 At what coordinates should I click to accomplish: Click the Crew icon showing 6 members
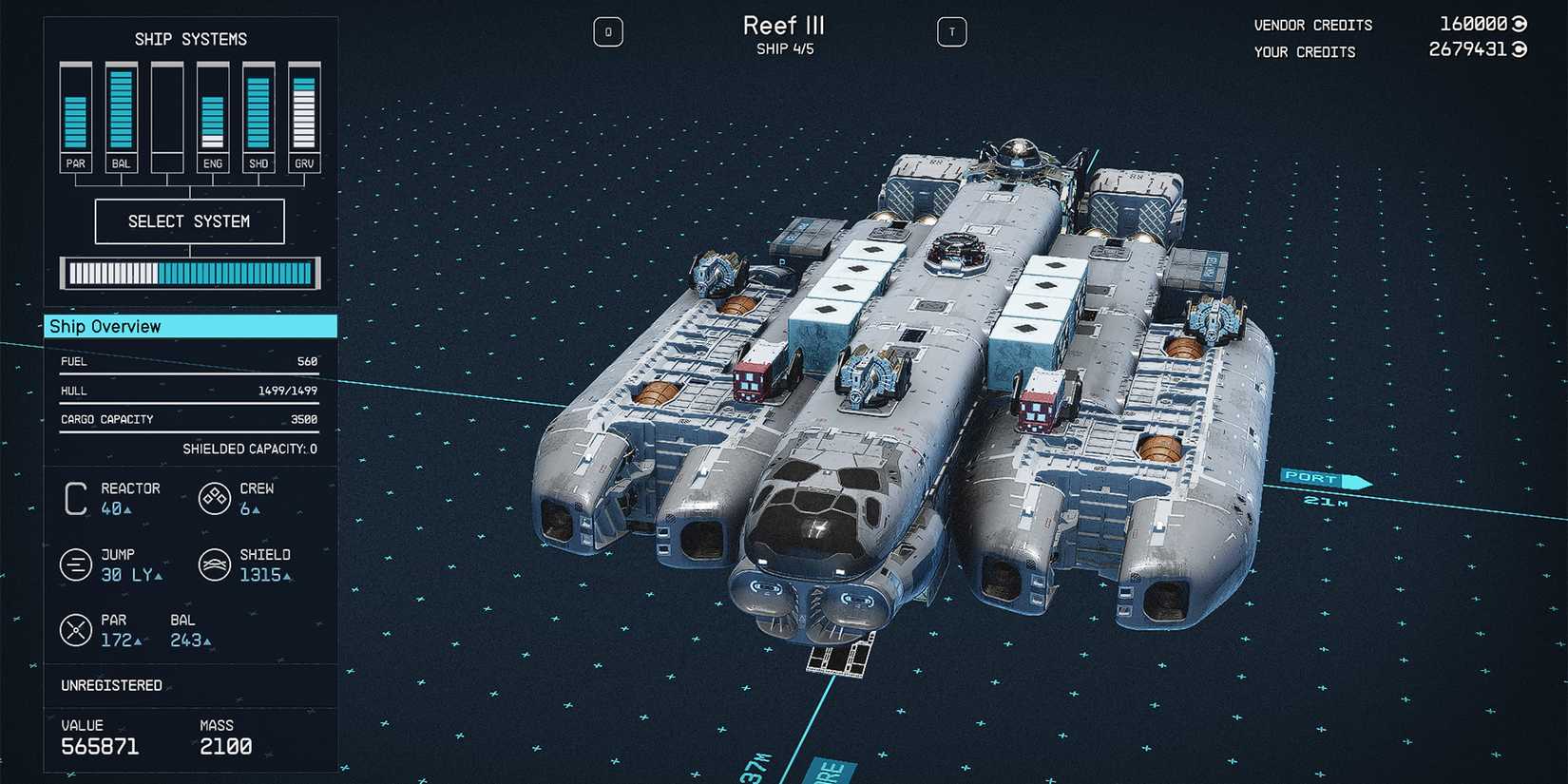(215, 498)
